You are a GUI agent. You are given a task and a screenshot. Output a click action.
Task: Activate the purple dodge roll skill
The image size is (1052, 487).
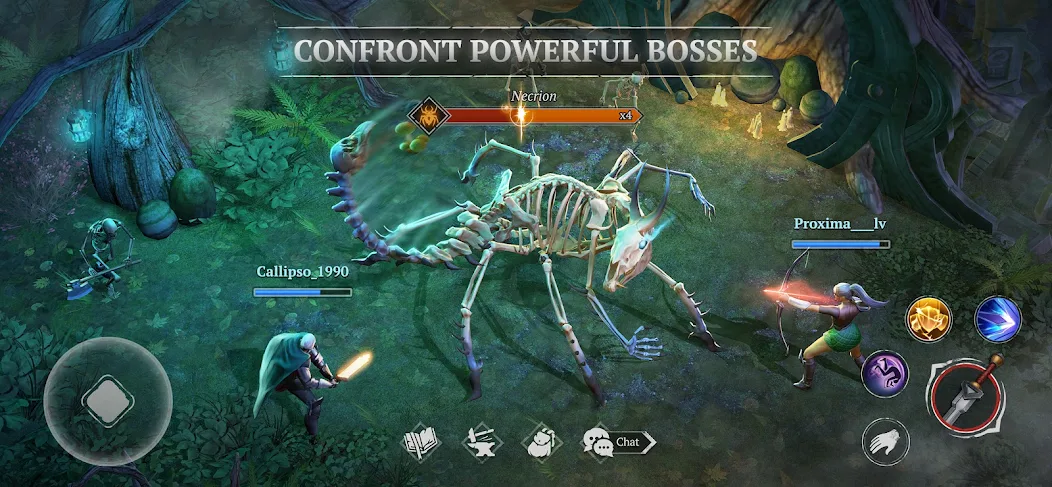pyautogui.click(x=885, y=373)
